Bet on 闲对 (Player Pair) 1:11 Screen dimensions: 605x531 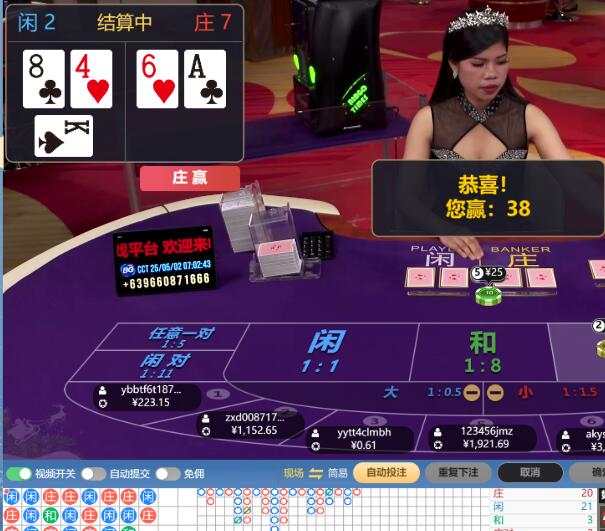[x=166, y=364]
